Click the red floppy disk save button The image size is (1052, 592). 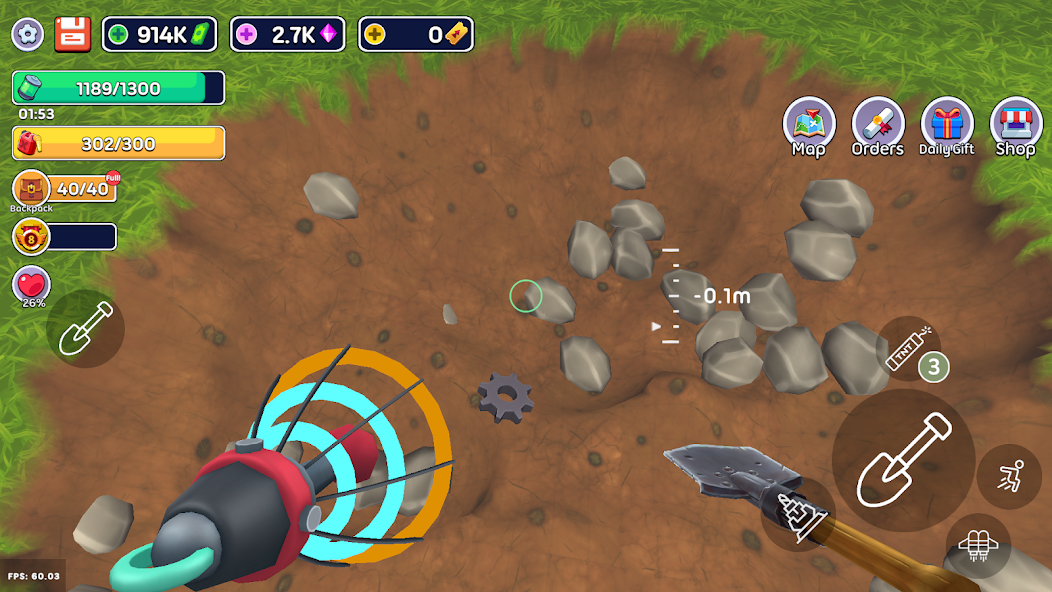tap(72, 34)
